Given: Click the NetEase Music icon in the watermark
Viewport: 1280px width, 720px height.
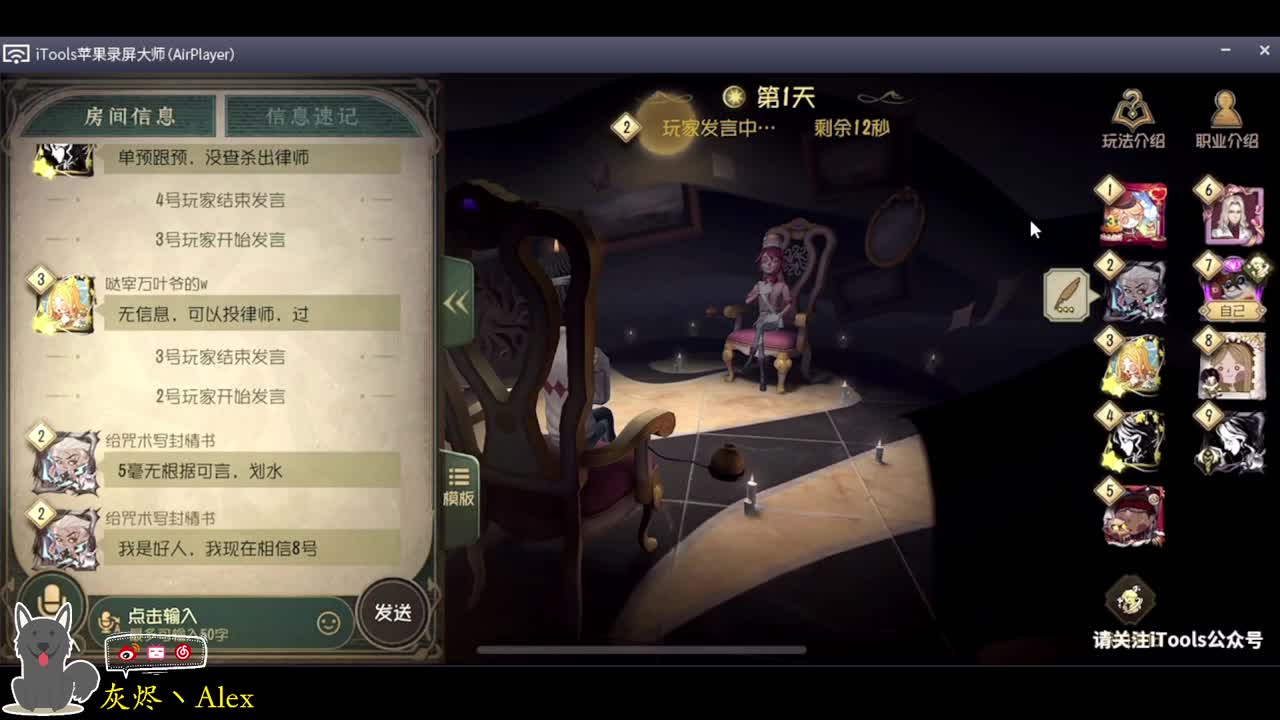Looking at the screenshot, I should 184,652.
